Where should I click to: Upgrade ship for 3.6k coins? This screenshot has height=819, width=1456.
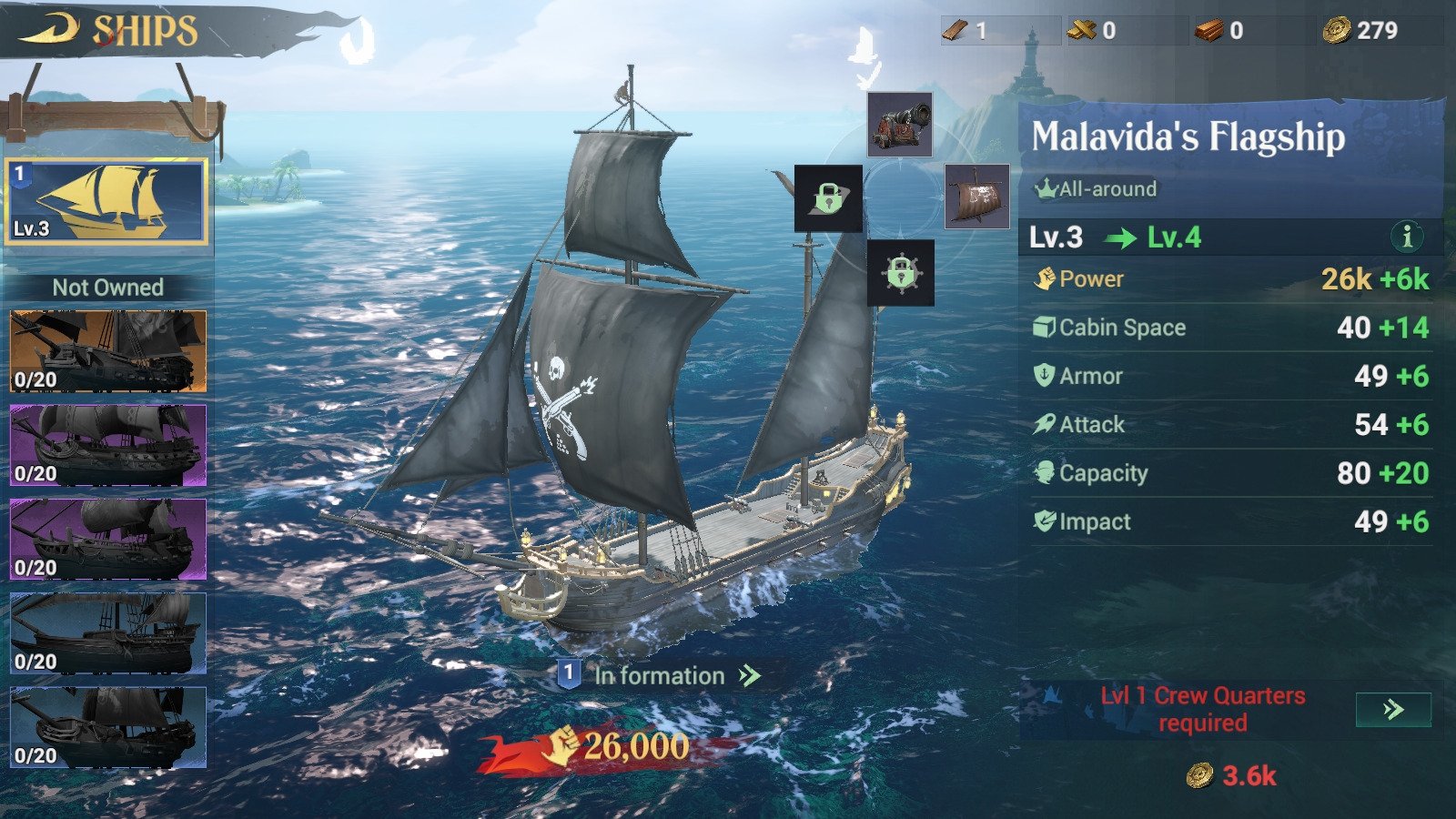pyautogui.click(x=1230, y=775)
